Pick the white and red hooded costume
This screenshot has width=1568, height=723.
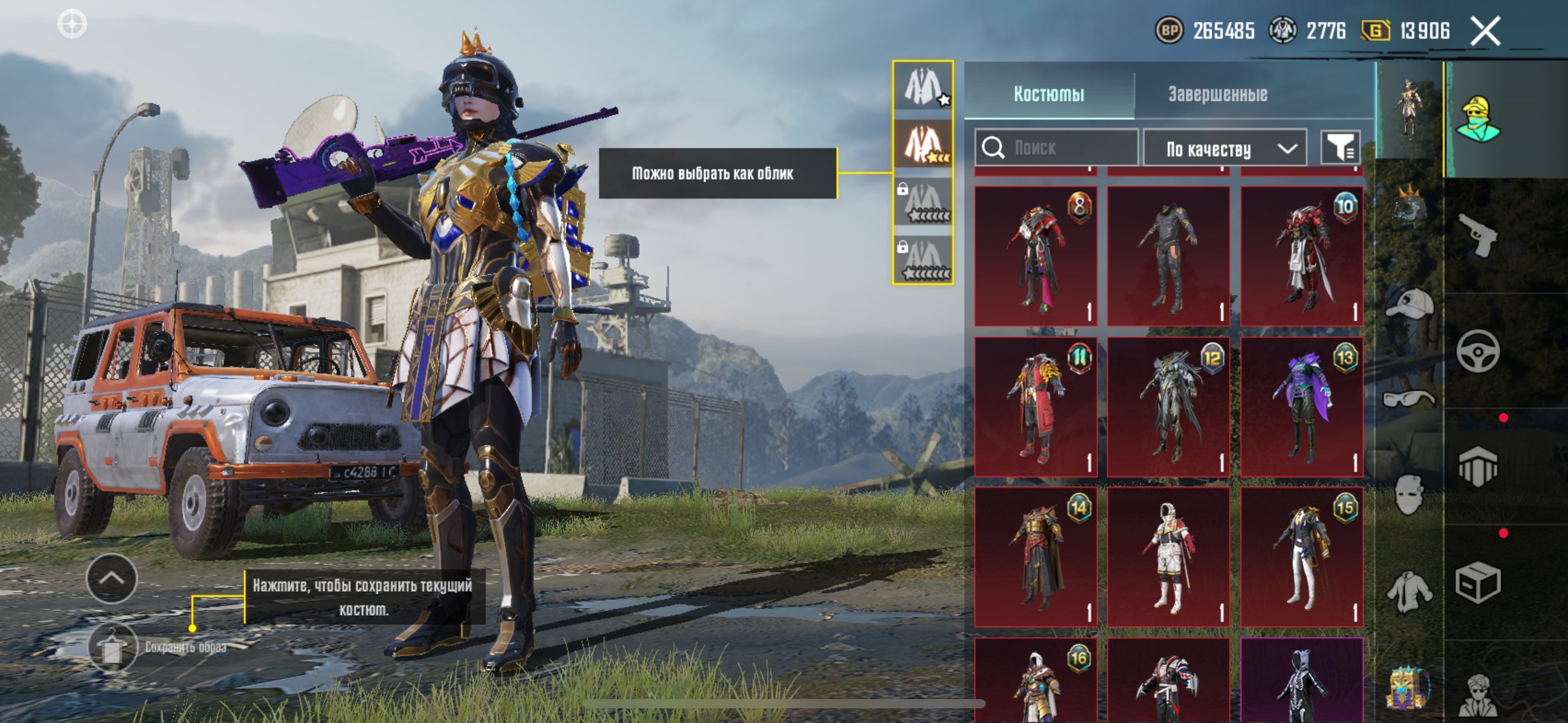point(1169,557)
